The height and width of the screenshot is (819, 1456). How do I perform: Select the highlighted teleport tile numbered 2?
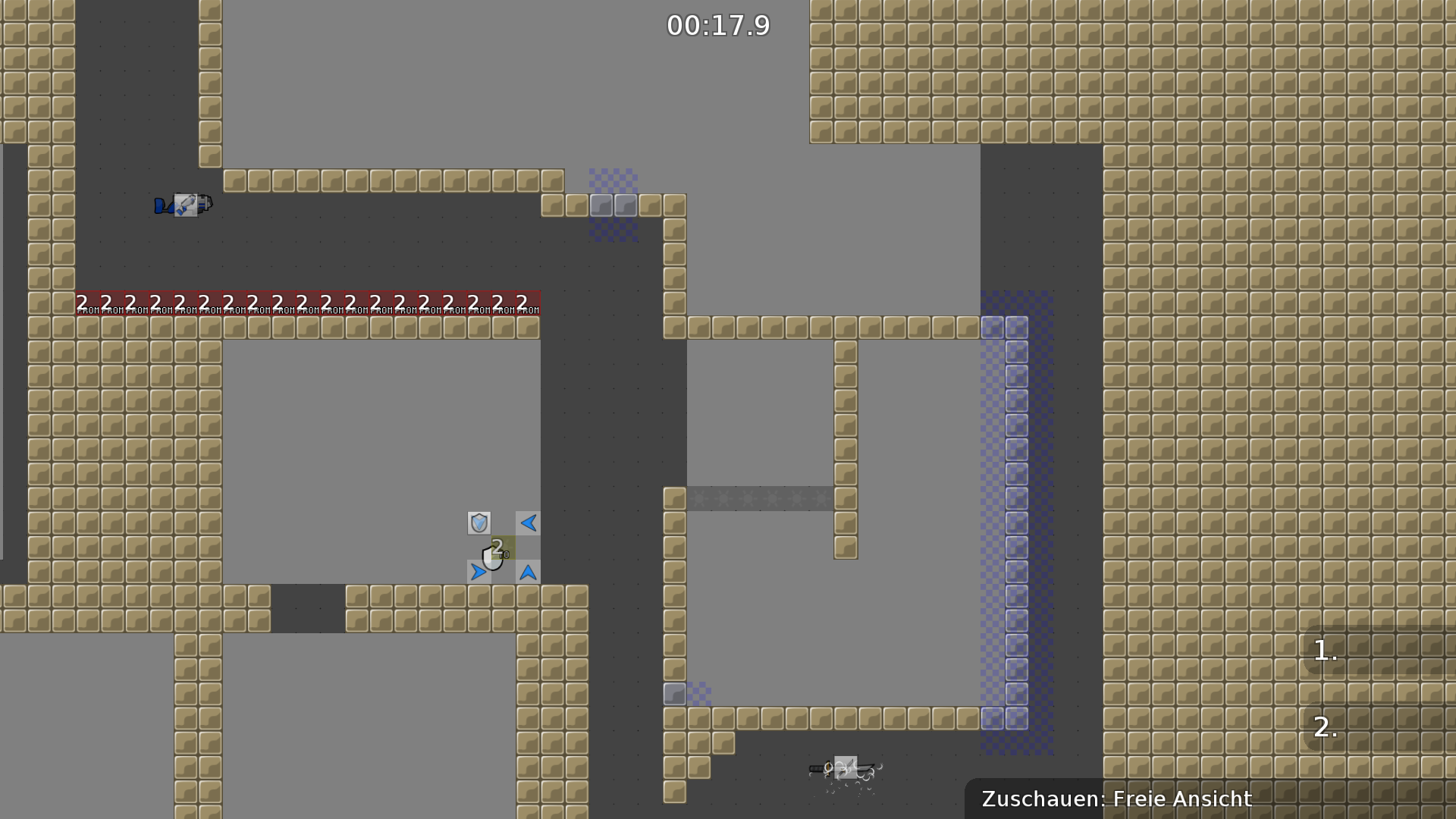(503, 548)
